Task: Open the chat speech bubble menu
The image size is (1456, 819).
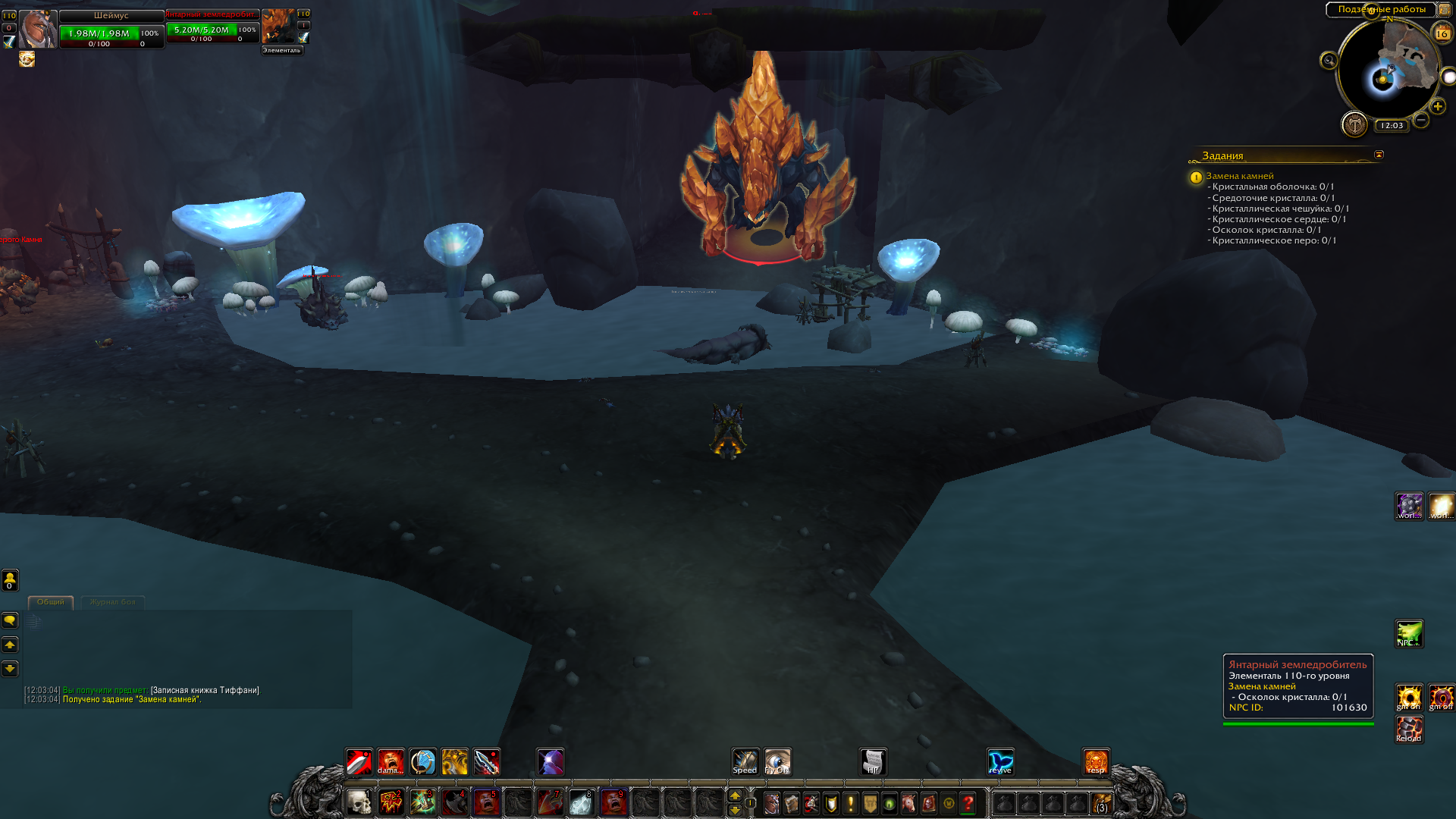Action: coord(10,620)
